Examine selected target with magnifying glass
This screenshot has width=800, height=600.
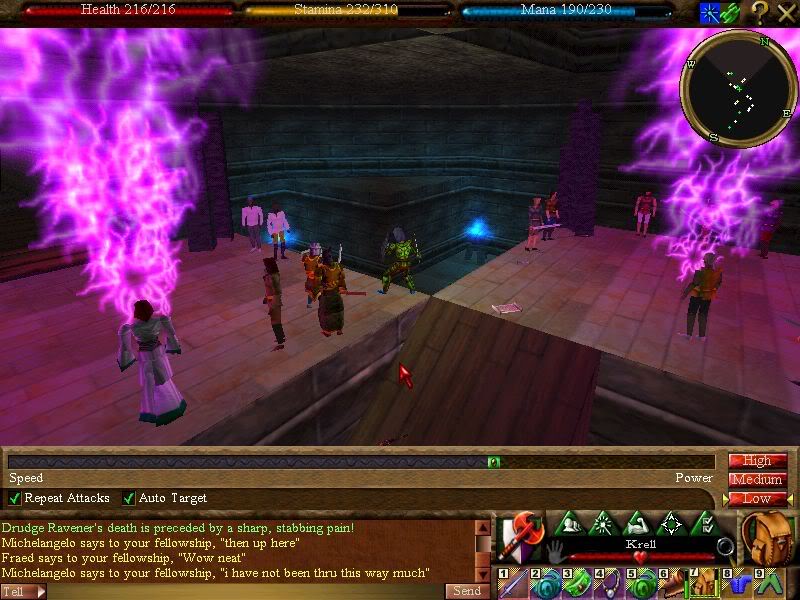(725, 548)
